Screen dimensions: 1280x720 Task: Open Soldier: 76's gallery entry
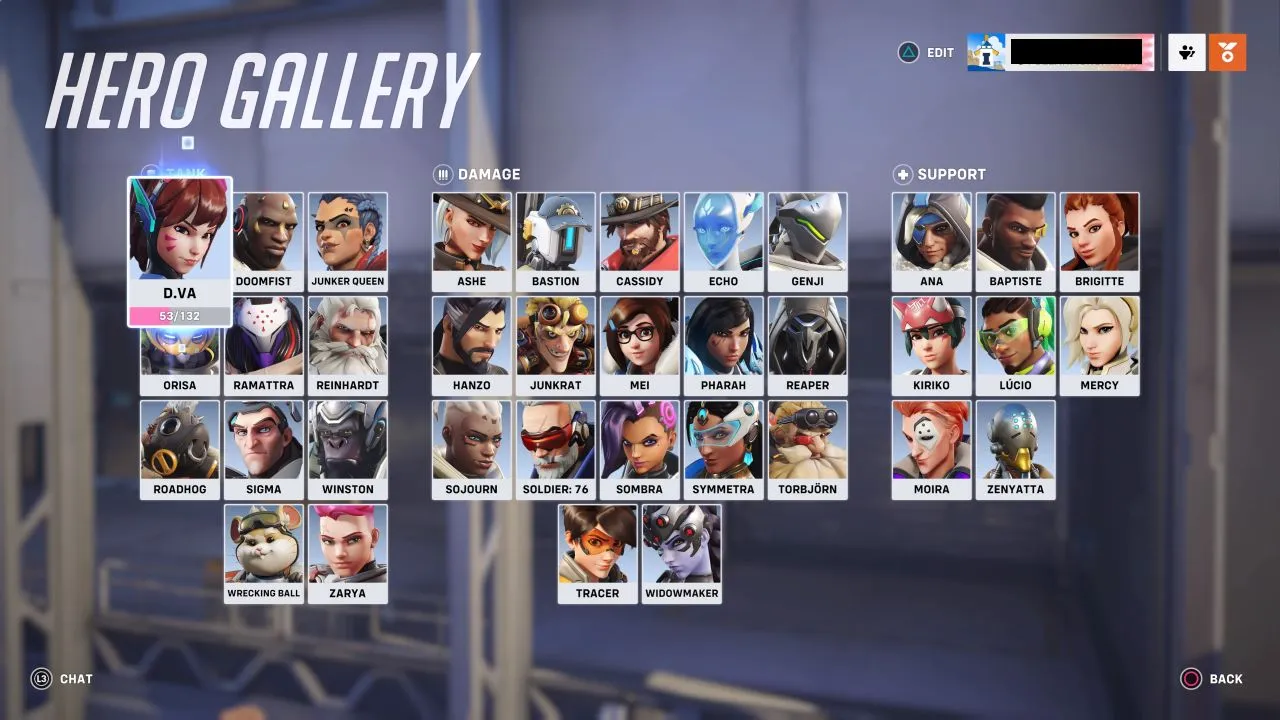click(555, 449)
